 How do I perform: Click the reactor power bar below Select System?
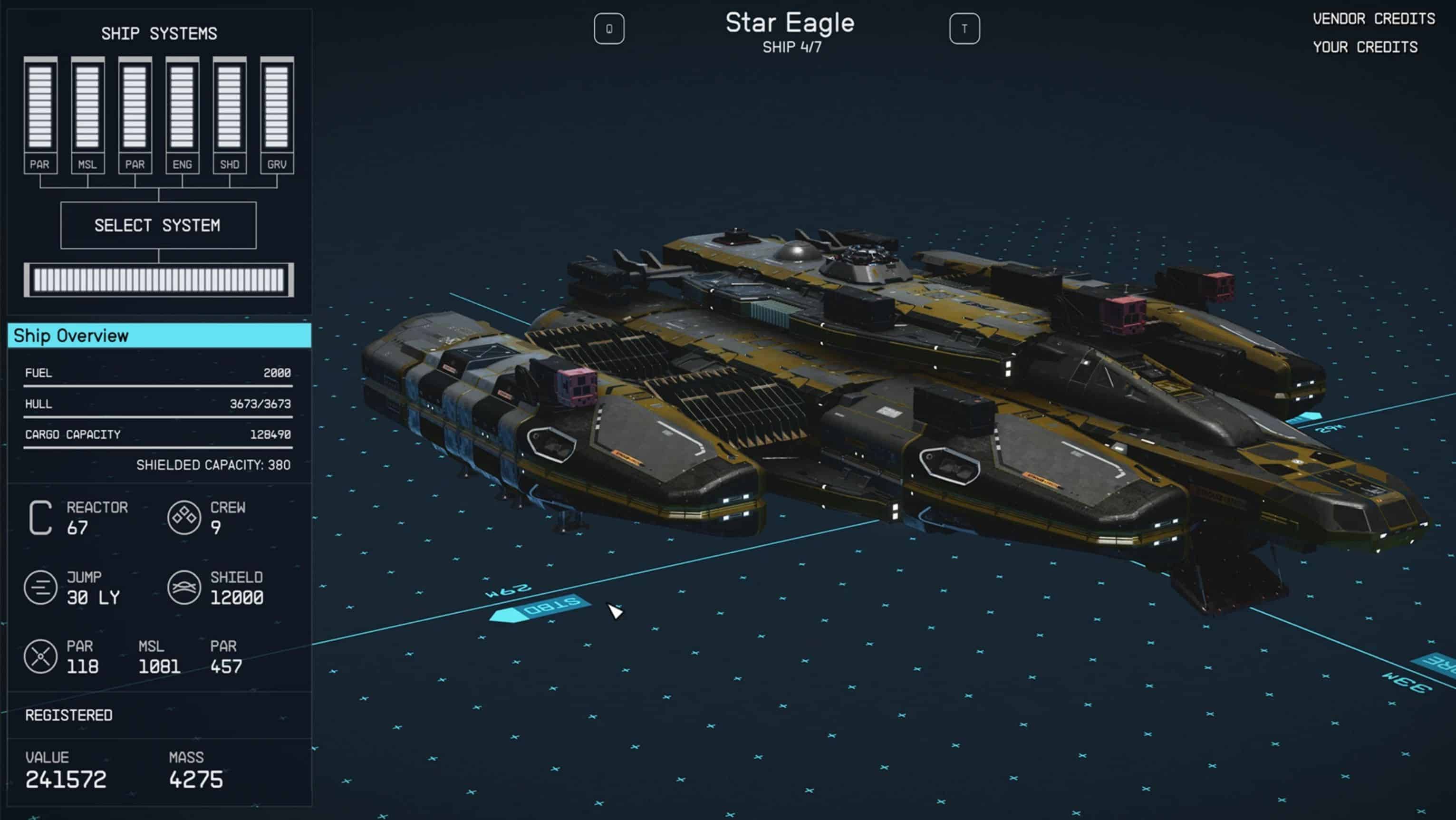pos(159,280)
